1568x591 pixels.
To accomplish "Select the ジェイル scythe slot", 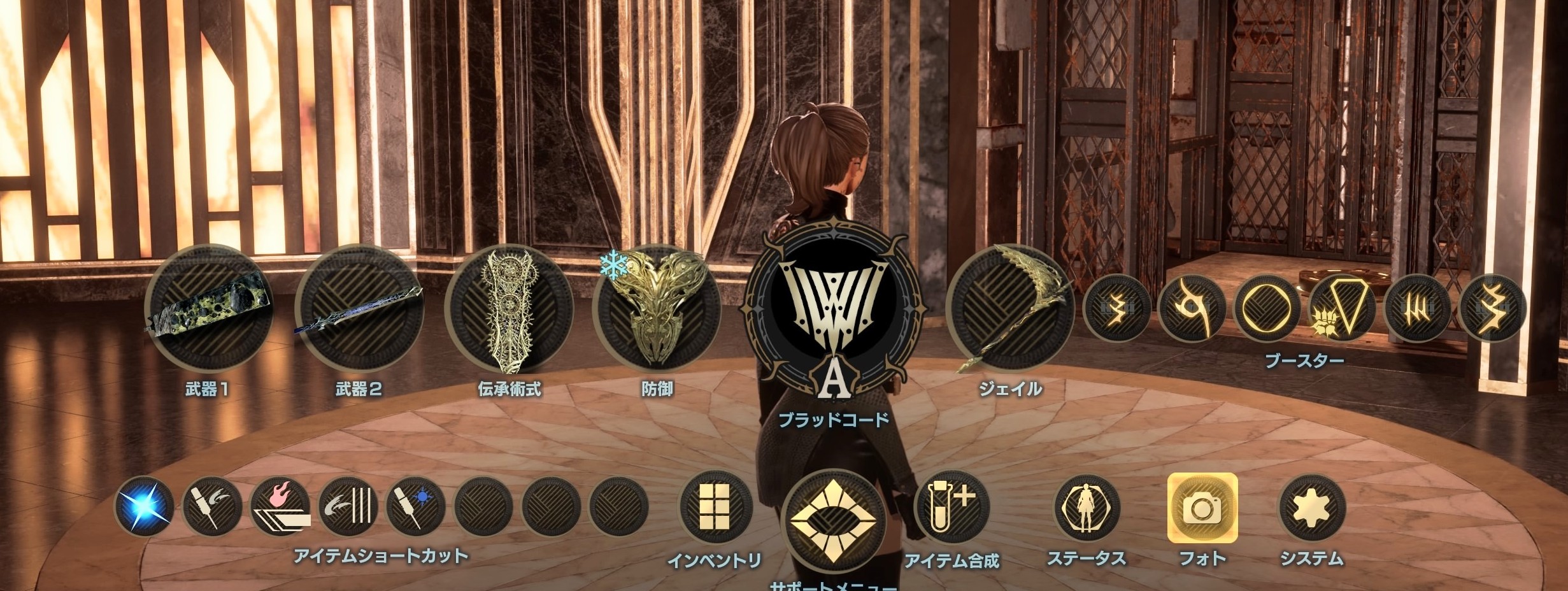I will point(1010,310).
